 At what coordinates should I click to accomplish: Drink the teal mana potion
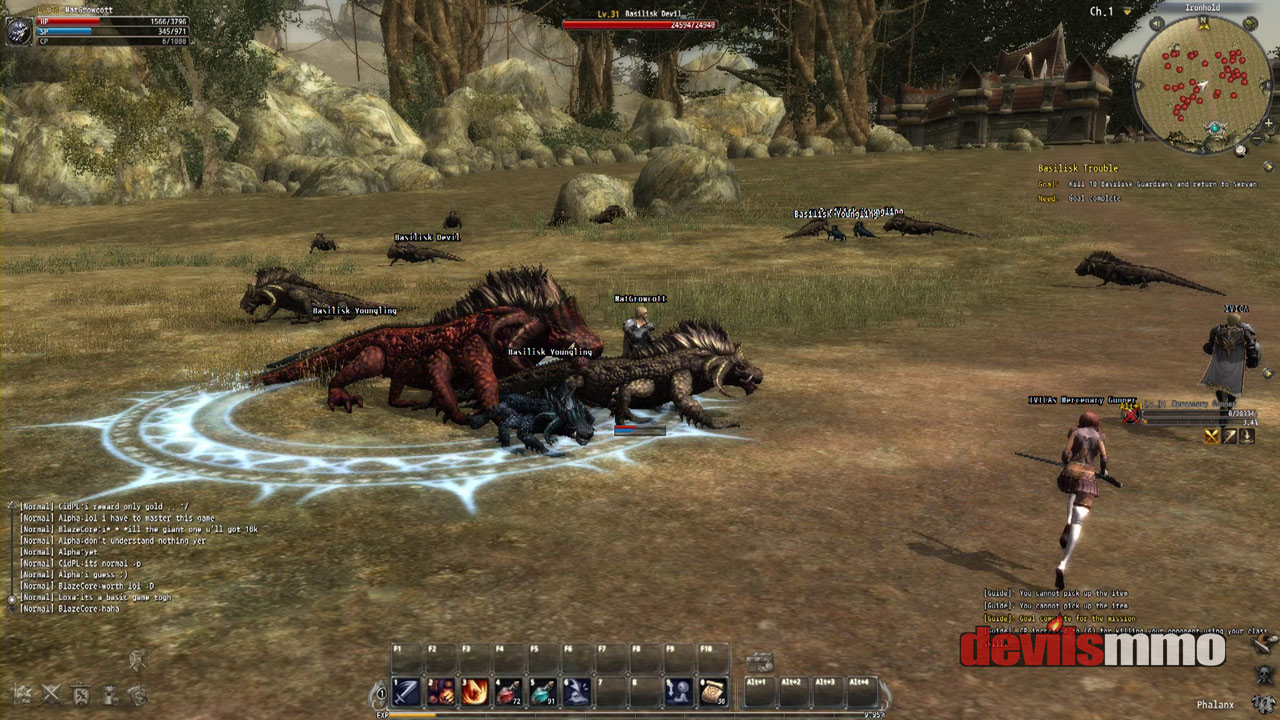[x=542, y=691]
